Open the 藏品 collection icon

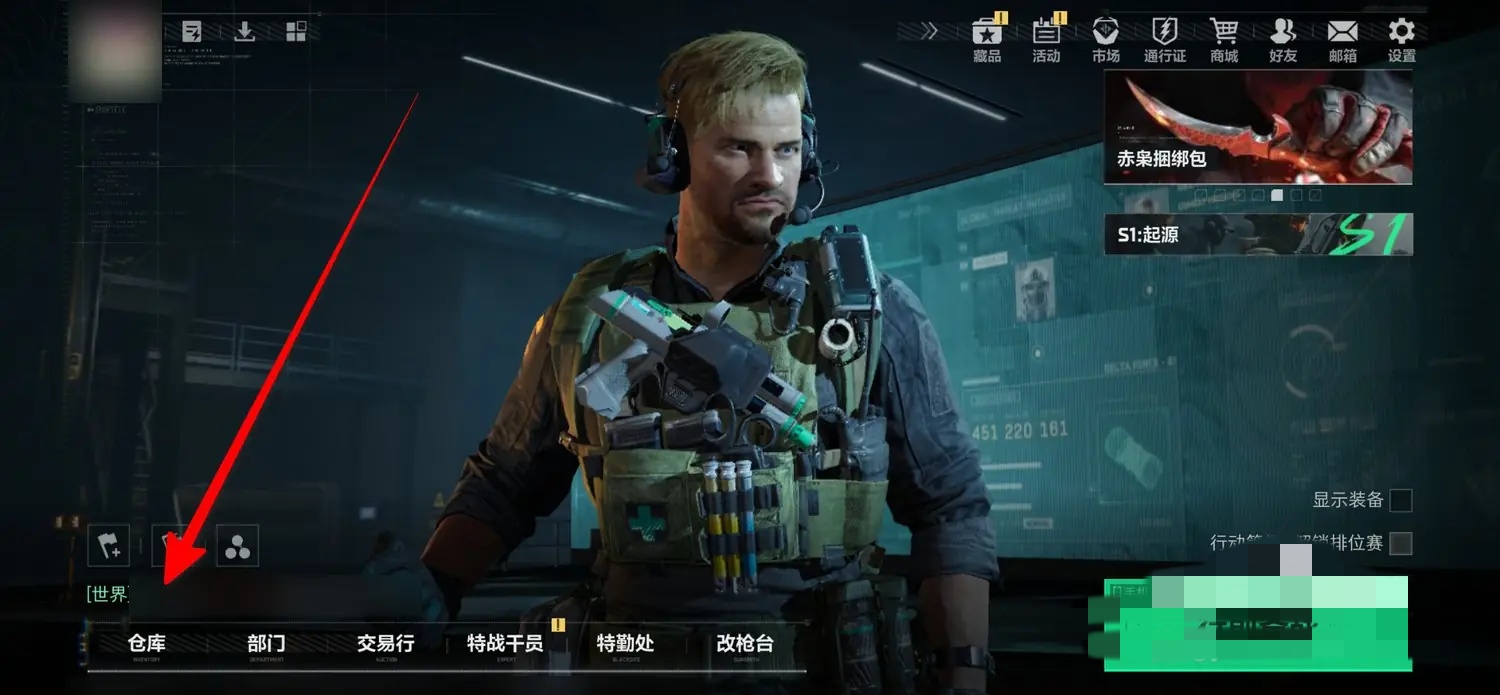pyautogui.click(x=987, y=40)
